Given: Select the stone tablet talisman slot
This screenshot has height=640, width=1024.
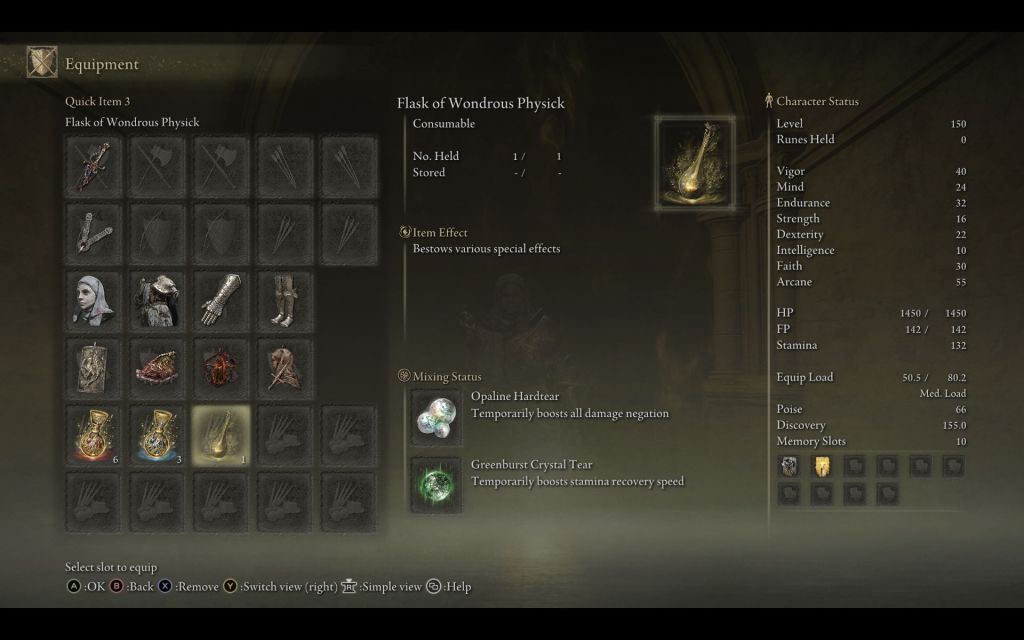Looking at the screenshot, I should (x=94, y=366).
